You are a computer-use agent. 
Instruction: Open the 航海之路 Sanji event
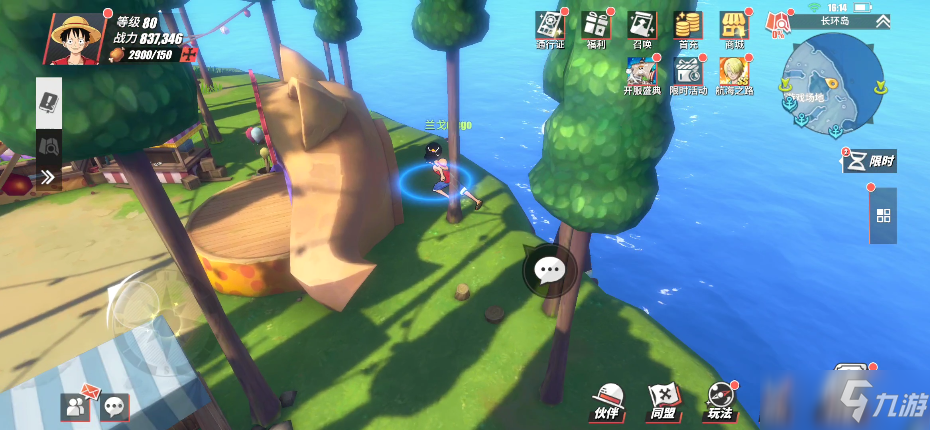[x=734, y=74]
